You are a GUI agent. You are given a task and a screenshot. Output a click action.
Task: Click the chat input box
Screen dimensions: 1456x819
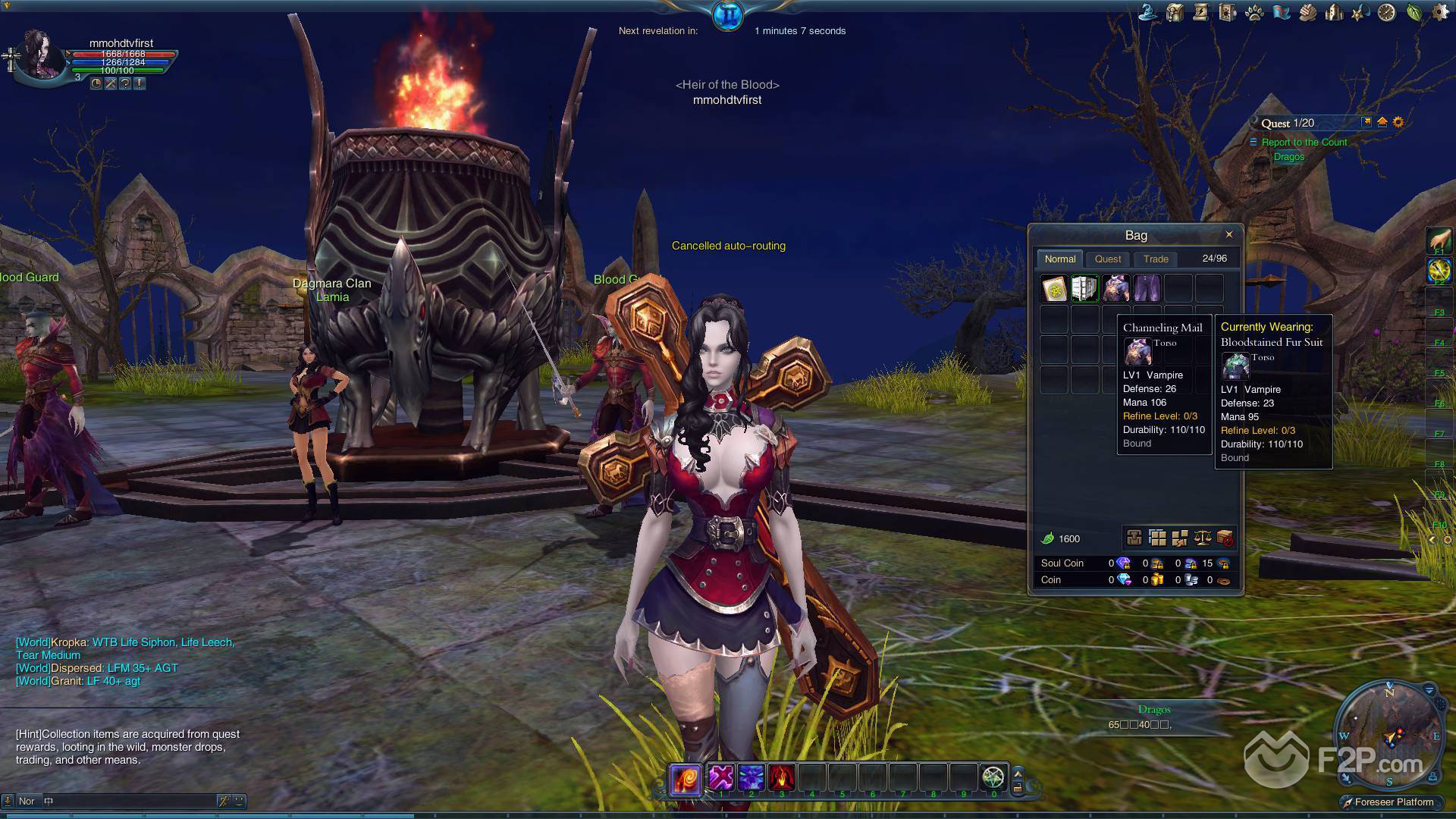point(129,801)
